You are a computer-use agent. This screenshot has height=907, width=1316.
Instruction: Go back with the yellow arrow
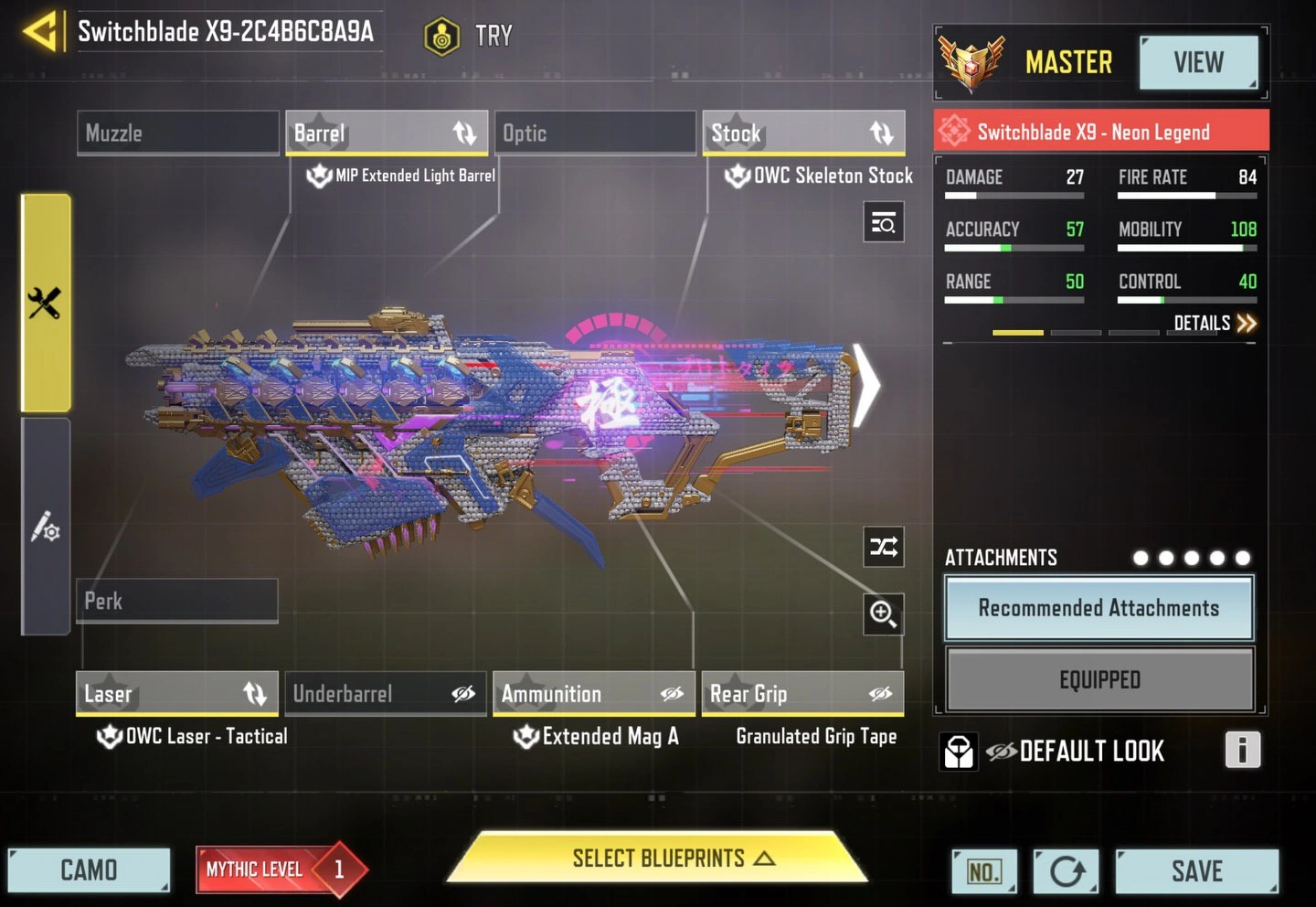(x=40, y=32)
